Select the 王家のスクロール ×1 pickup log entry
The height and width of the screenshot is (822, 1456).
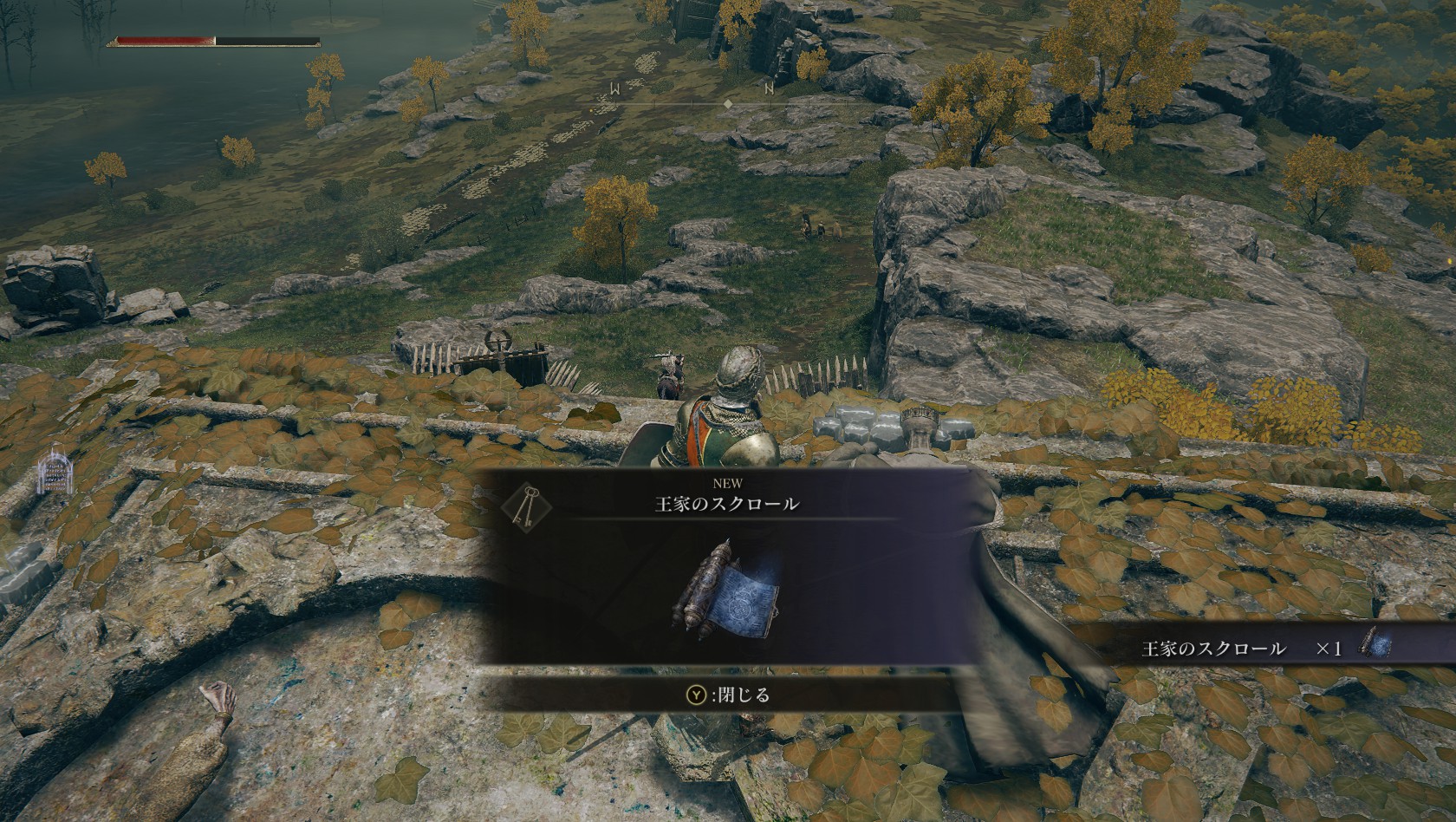(1257, 648)
